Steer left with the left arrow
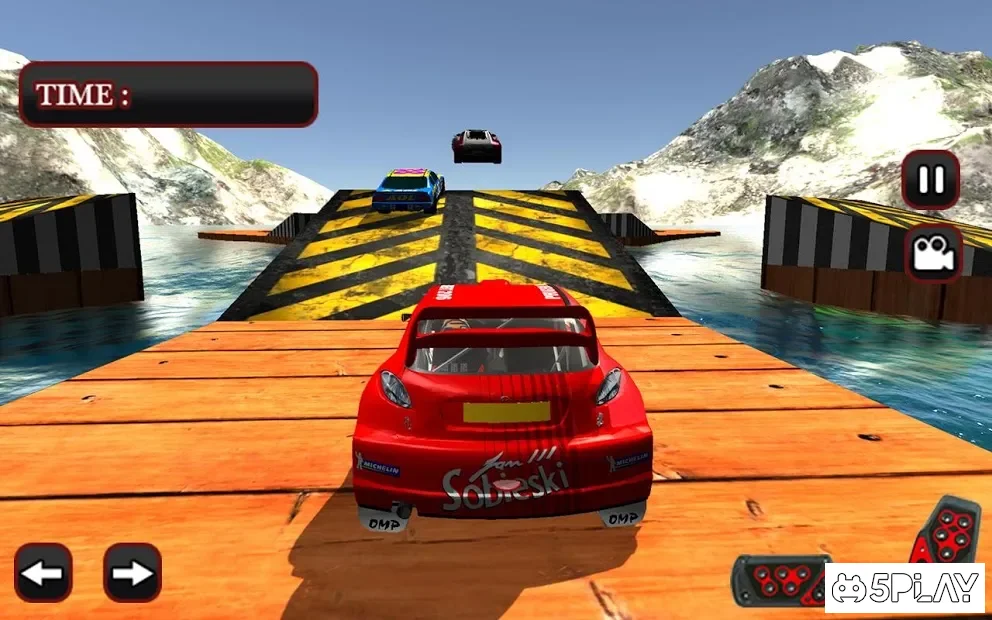The height and width of the screenshot is (620, 992). [43, 572]
